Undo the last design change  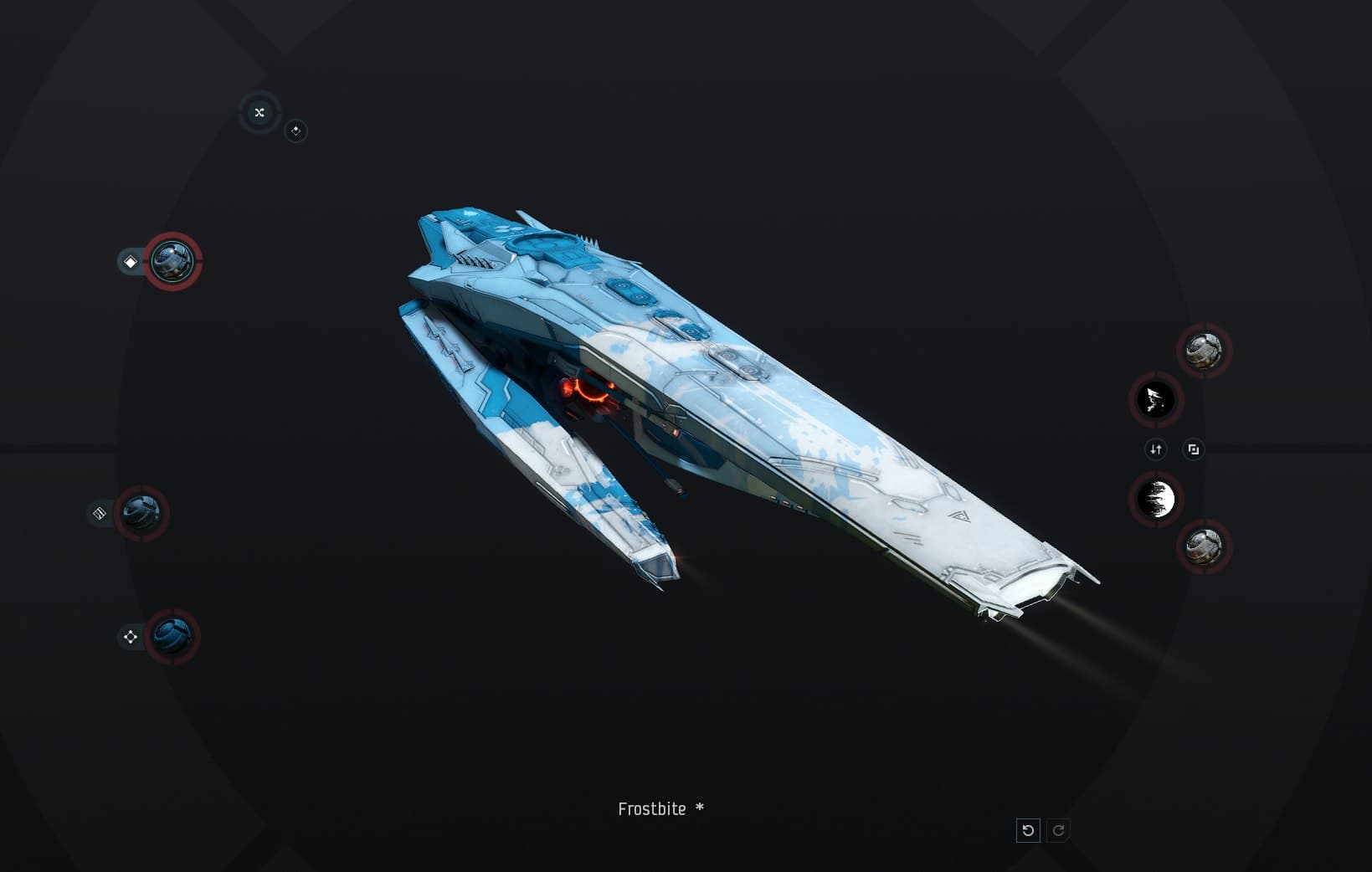pyautogui.click(x=1028, y=830)
